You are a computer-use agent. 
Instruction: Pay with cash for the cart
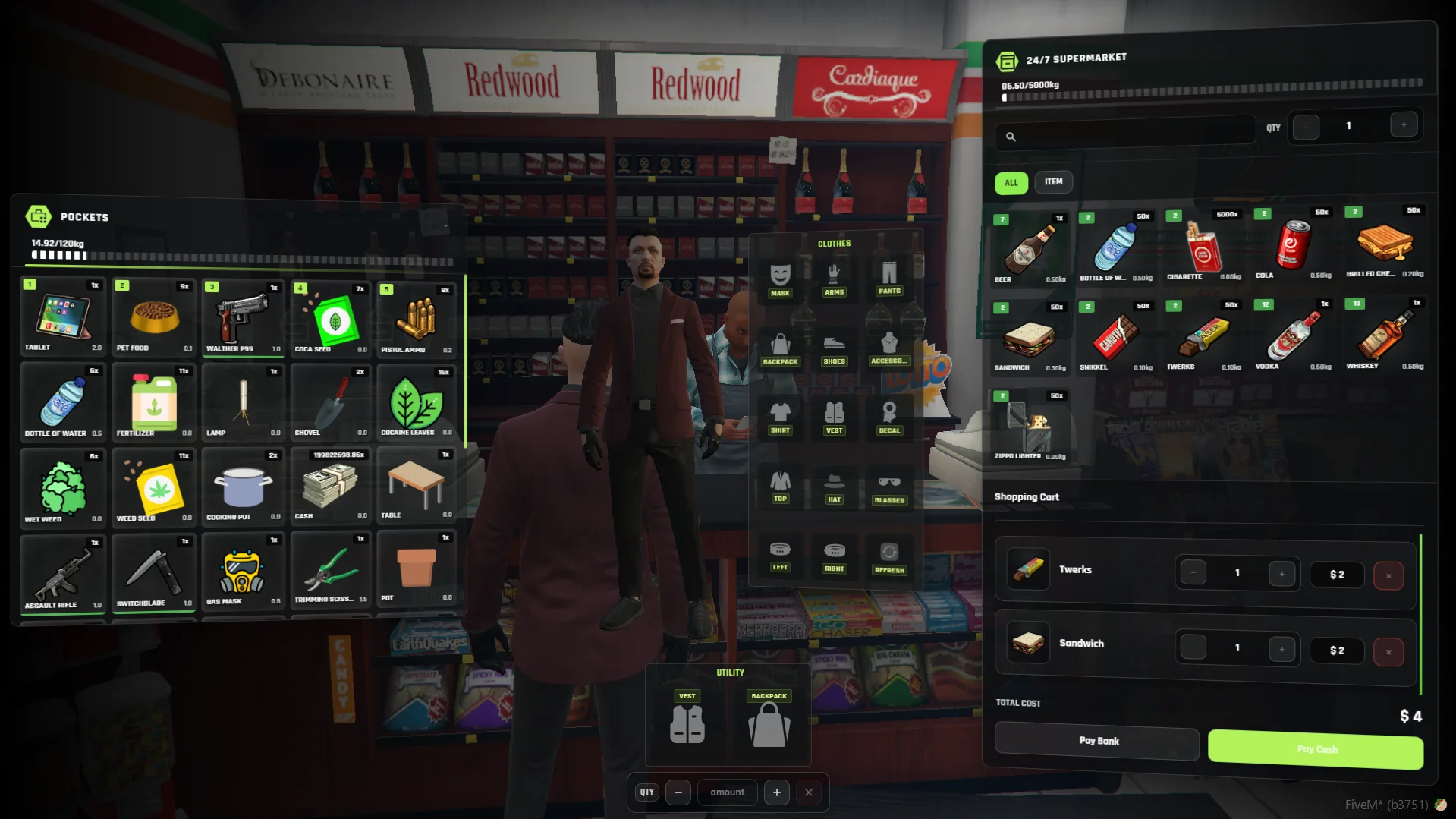coord(1315,749)
